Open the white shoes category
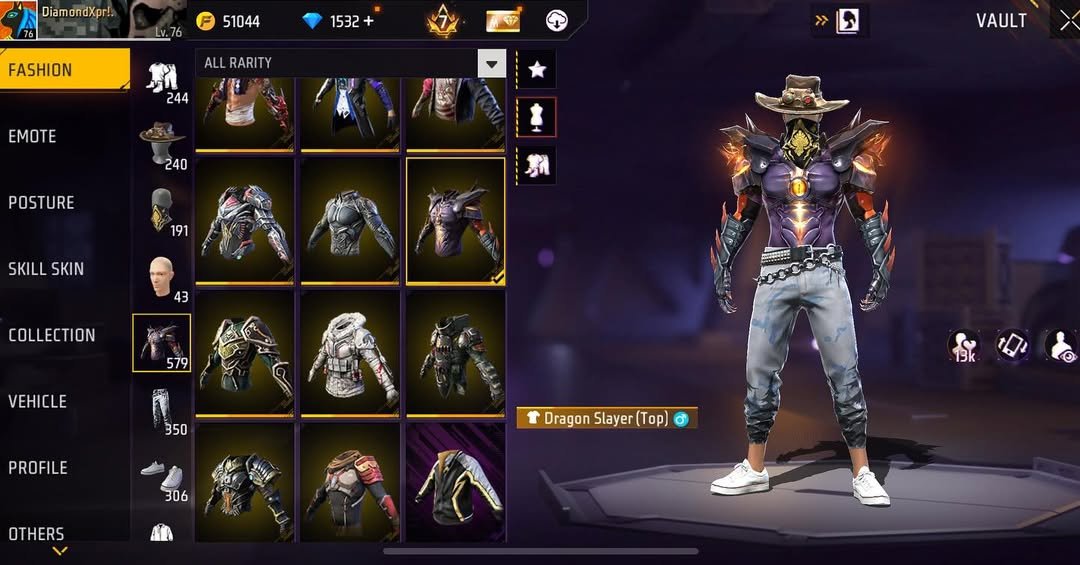The image size is (1080, 565). [162, 475]
